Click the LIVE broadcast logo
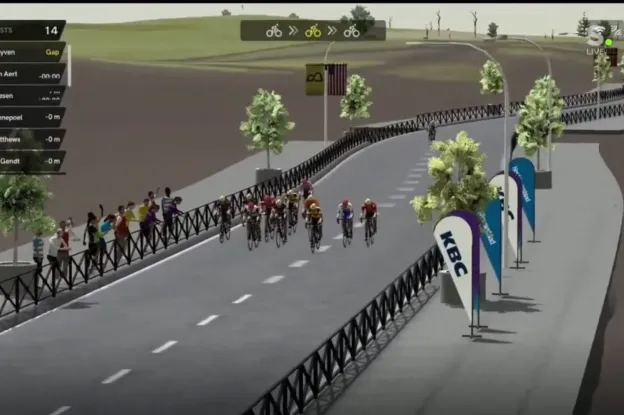This screenshot has height=415, width=624. 598,40
